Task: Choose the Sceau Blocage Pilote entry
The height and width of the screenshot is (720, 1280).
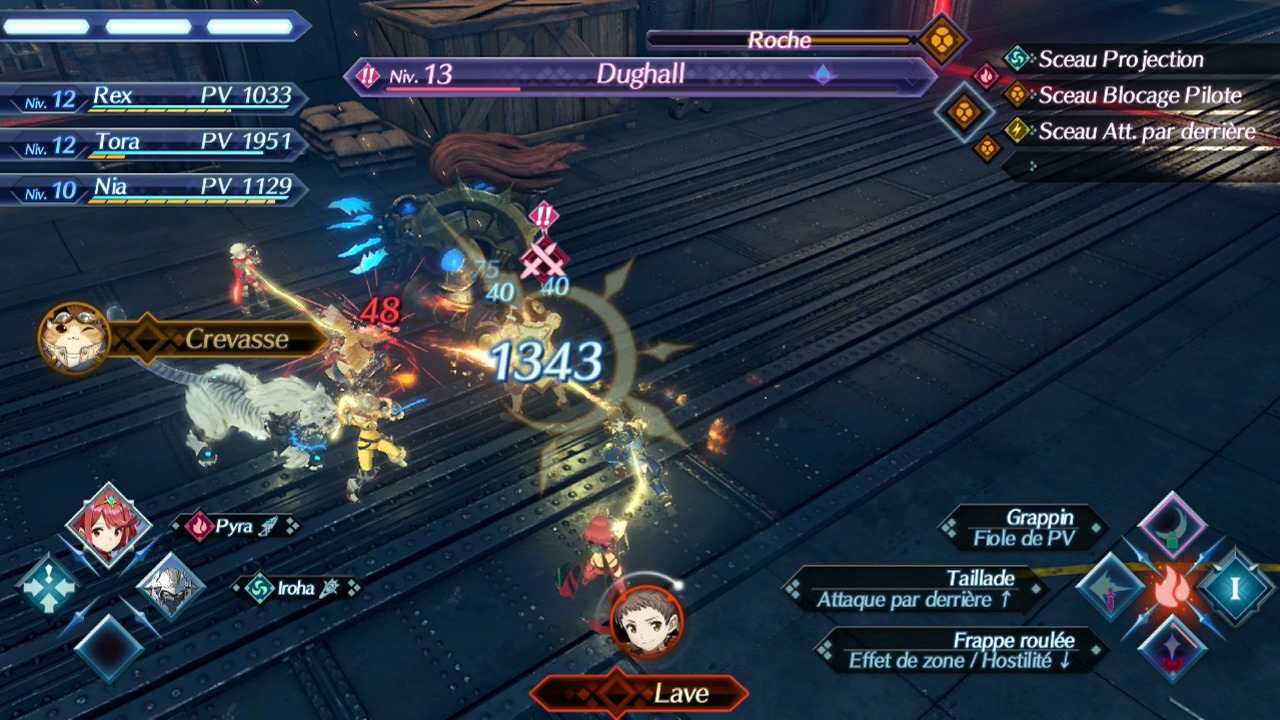Action: [1139, 96]
